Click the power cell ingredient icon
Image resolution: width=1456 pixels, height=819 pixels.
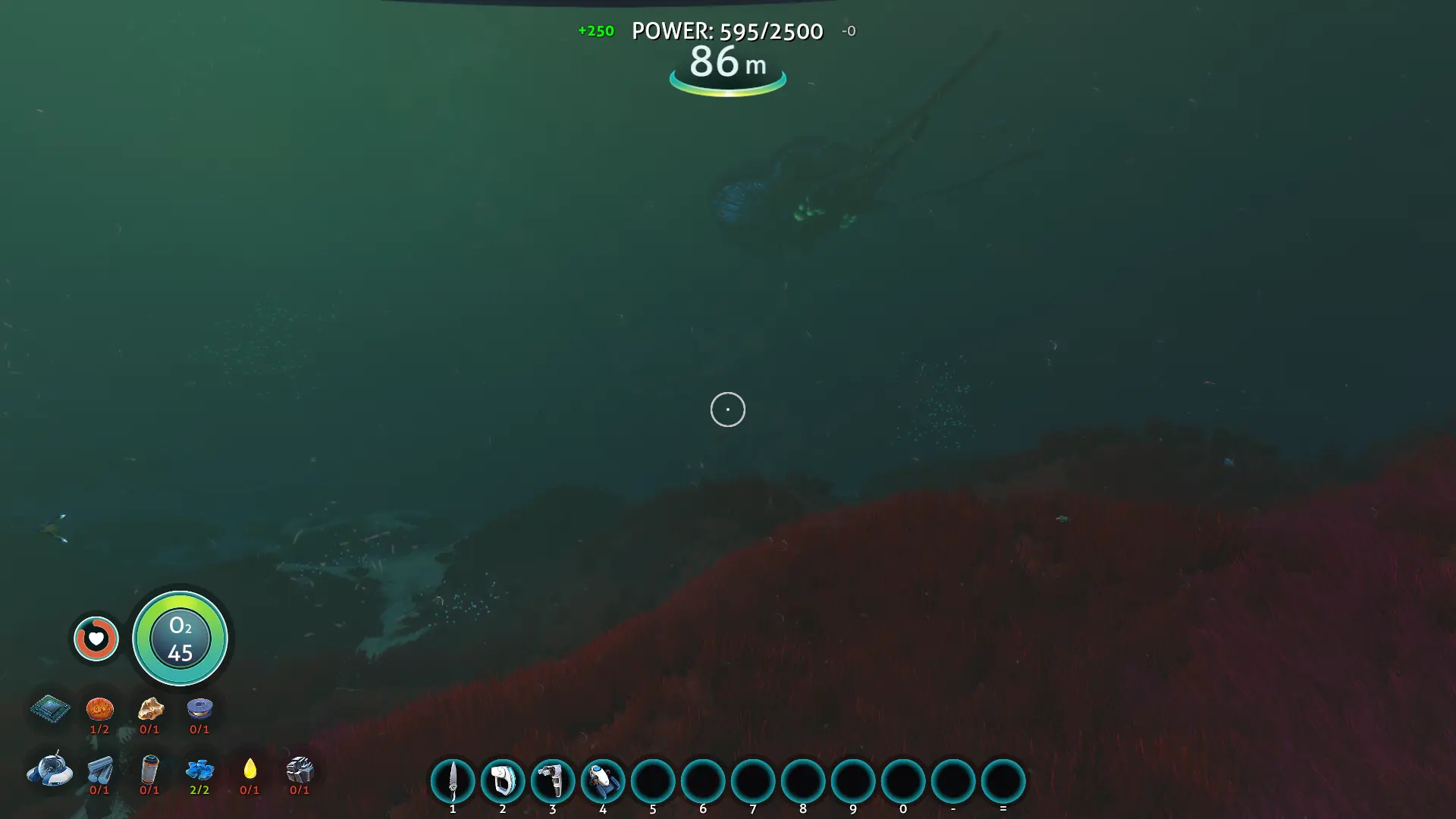(149, 770)
